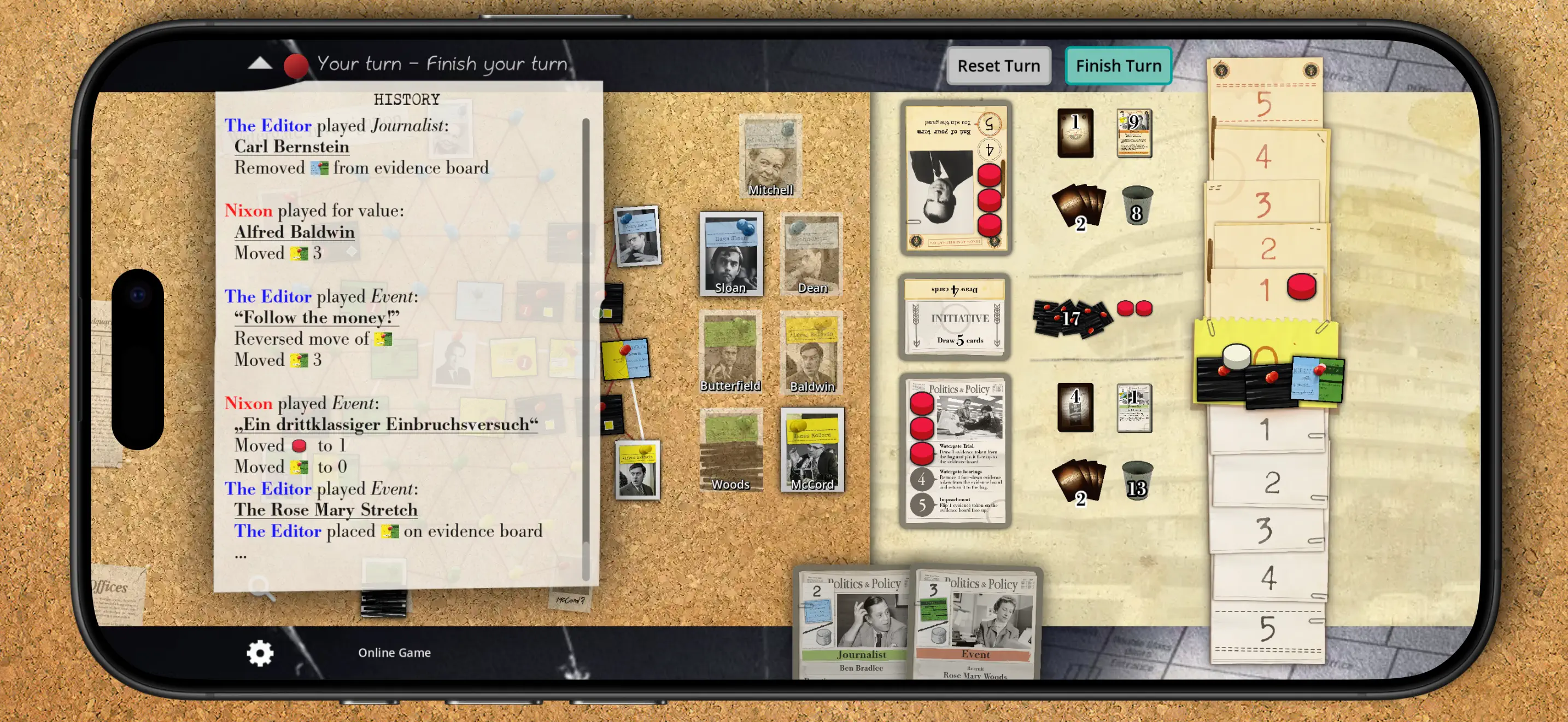
Task: Toggle the red turn indicator dot
Action: point(297,64)
